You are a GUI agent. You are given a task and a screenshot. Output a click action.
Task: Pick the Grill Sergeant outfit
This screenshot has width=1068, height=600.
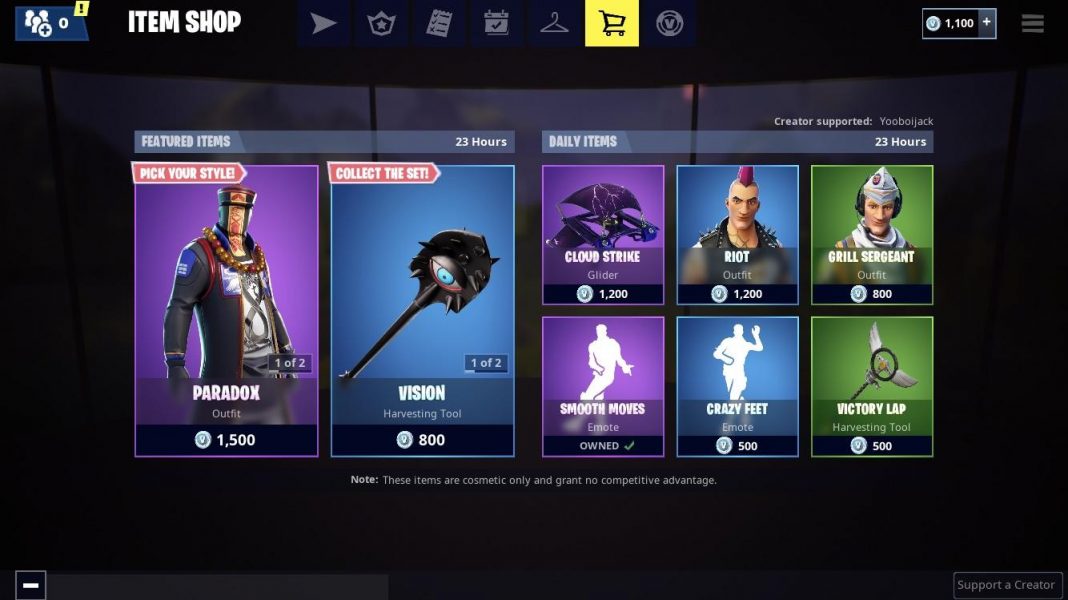pyautogui.click(x=871, y=235)
